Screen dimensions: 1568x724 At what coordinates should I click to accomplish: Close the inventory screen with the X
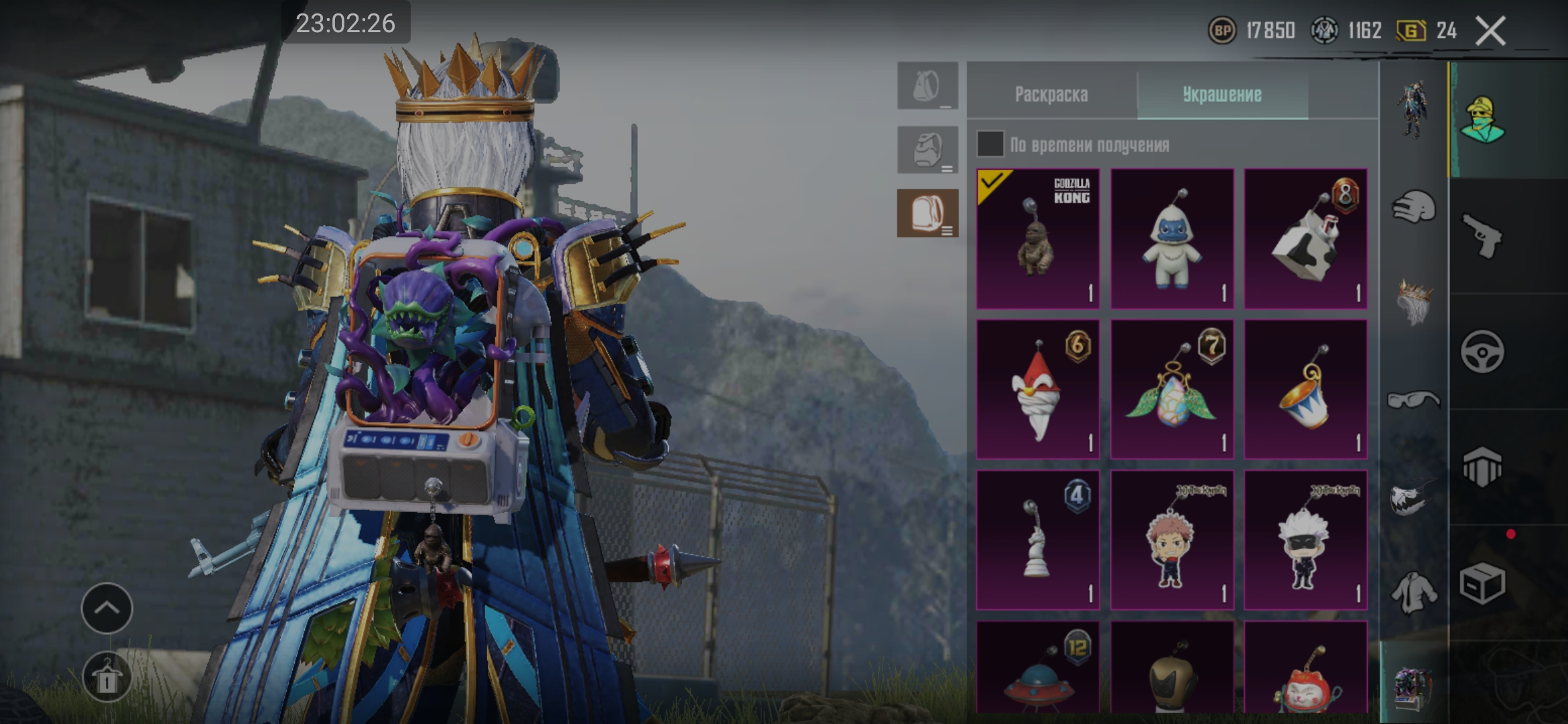(1490, 31)
